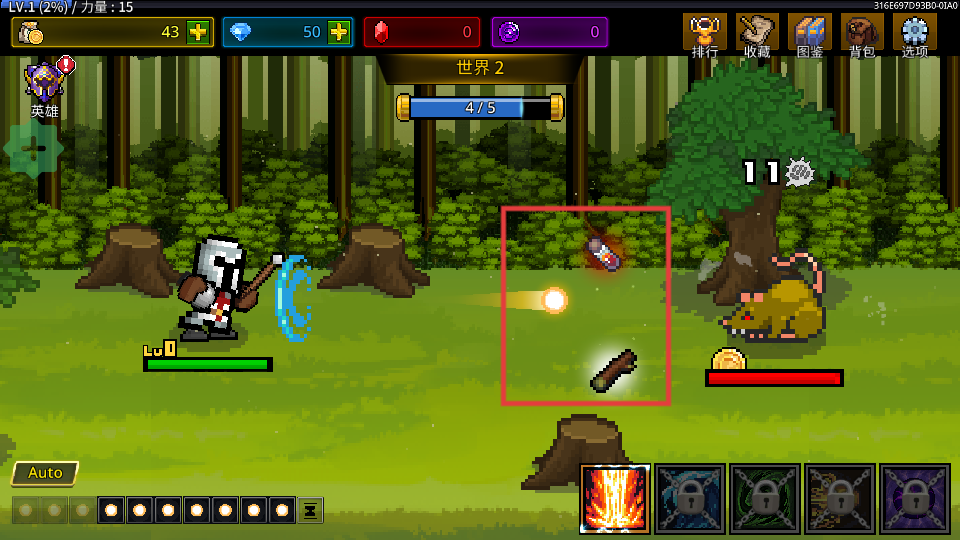Buy more blue diamonds with the plus button
960x540 pixels.
(339, 32)
